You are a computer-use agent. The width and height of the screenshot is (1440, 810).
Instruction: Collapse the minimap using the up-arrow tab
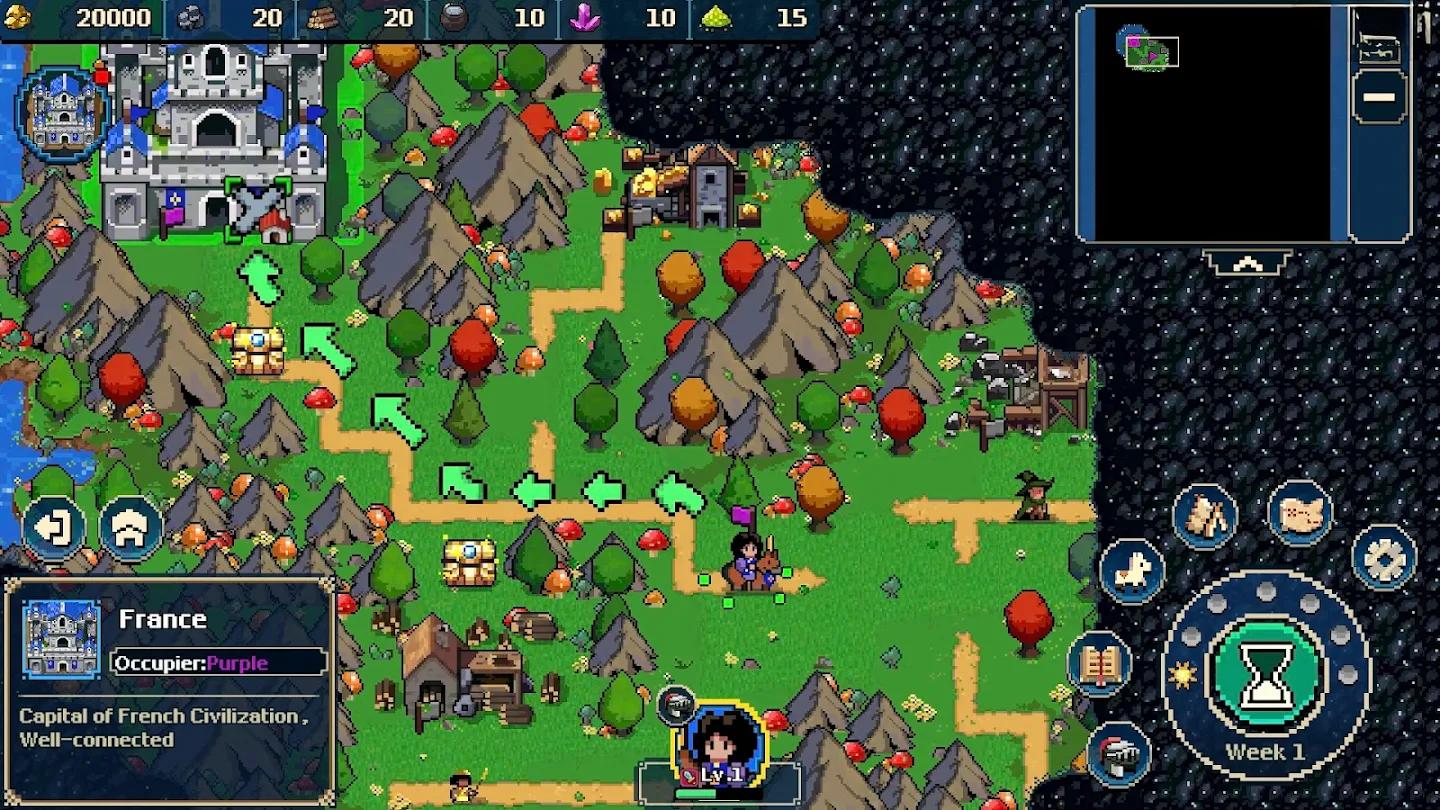click(x=1245, y=263)
